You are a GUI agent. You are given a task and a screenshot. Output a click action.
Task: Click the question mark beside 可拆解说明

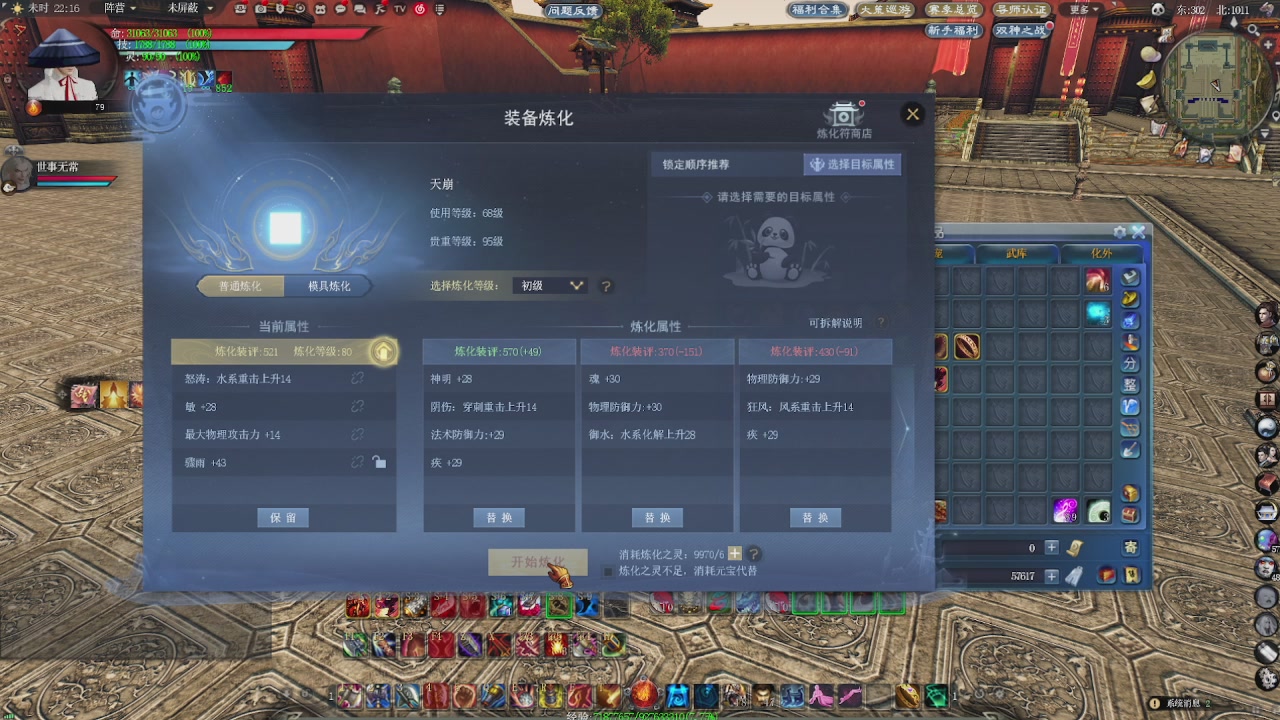(879, 322)
